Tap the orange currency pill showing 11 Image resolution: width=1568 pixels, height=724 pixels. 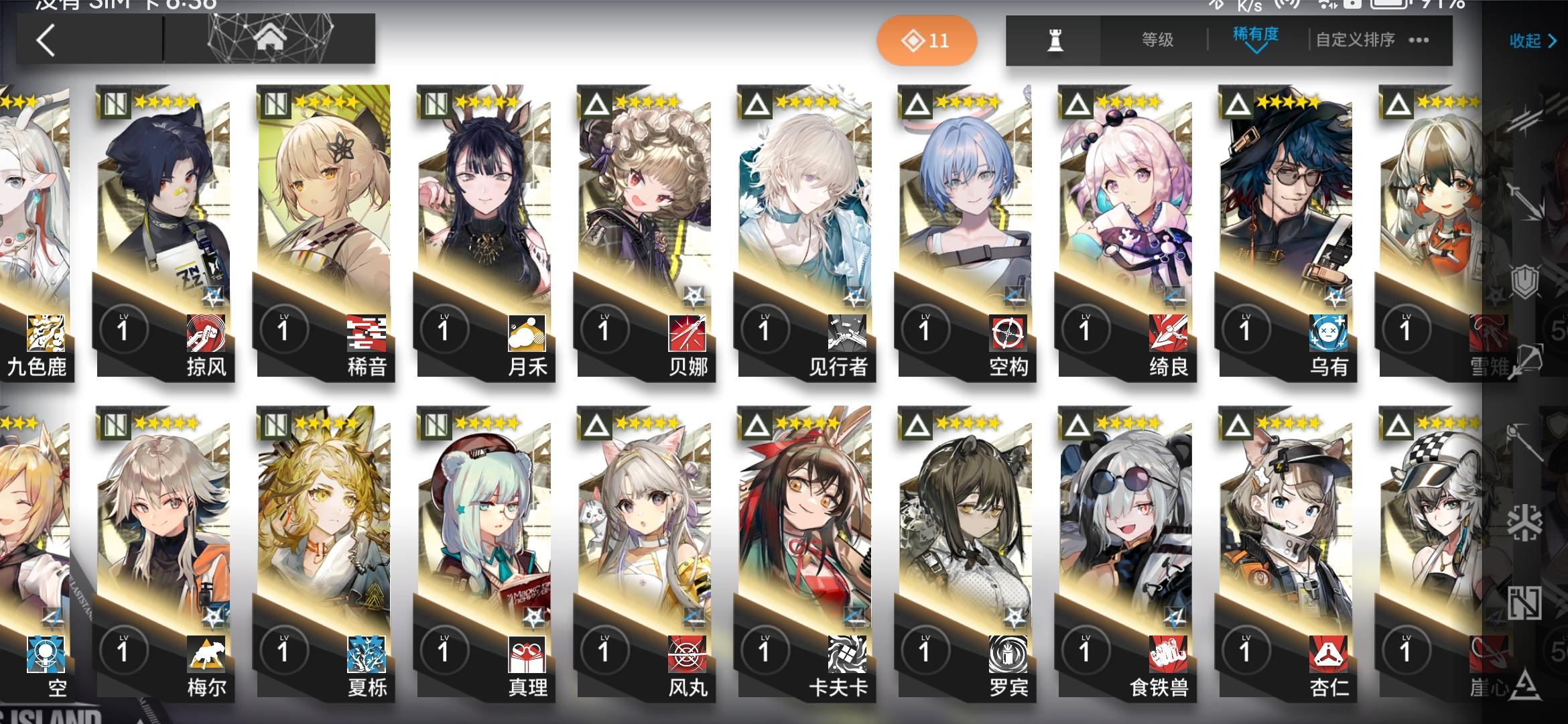tap(927, 40)
